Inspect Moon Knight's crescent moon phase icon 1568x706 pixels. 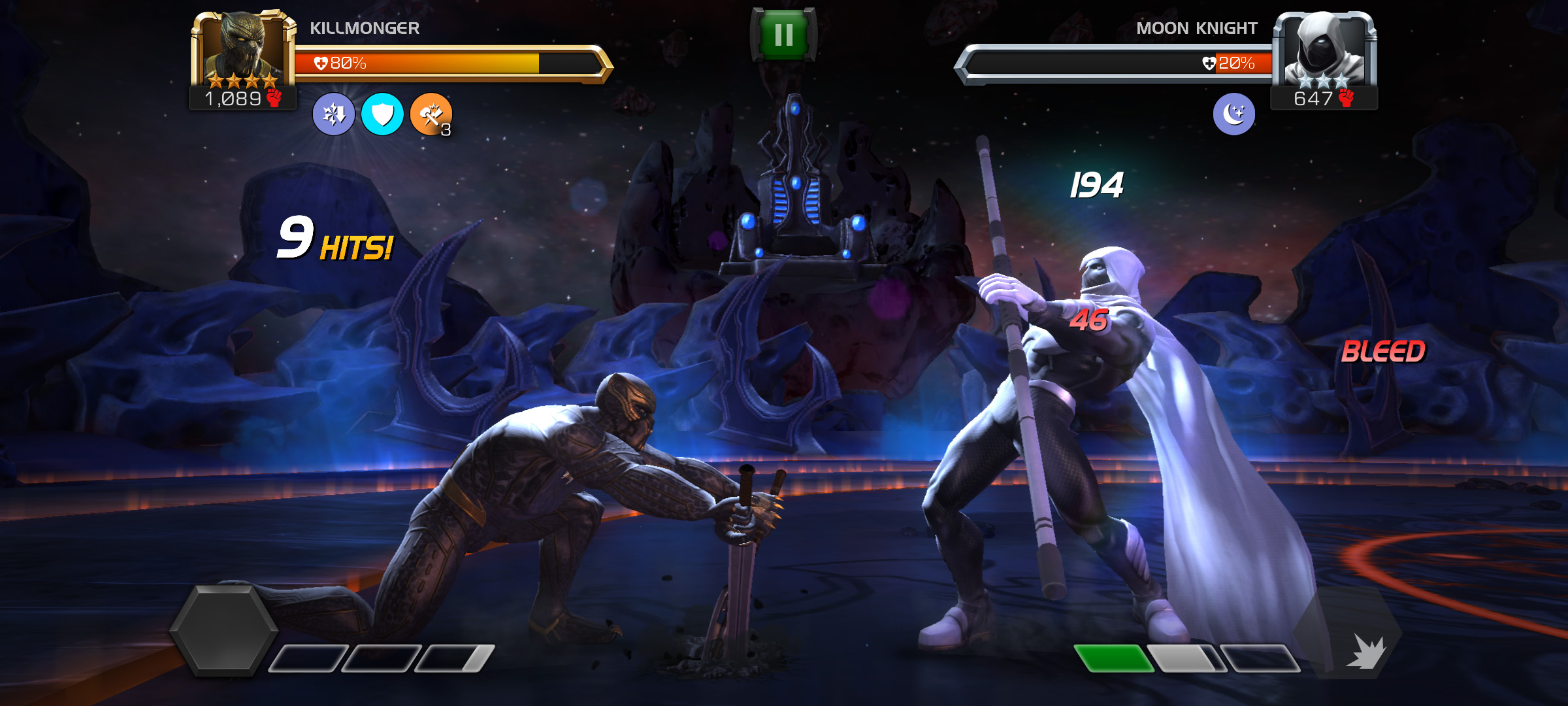tap(1233, 114)
